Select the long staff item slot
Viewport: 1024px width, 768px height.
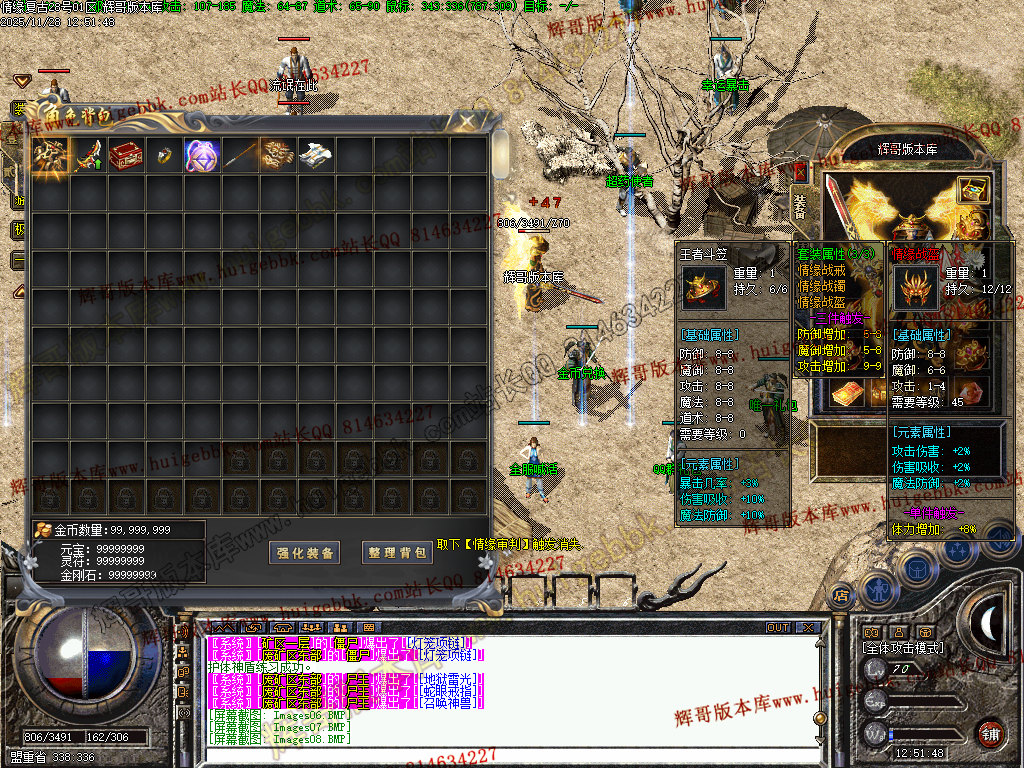click(240, 156)
